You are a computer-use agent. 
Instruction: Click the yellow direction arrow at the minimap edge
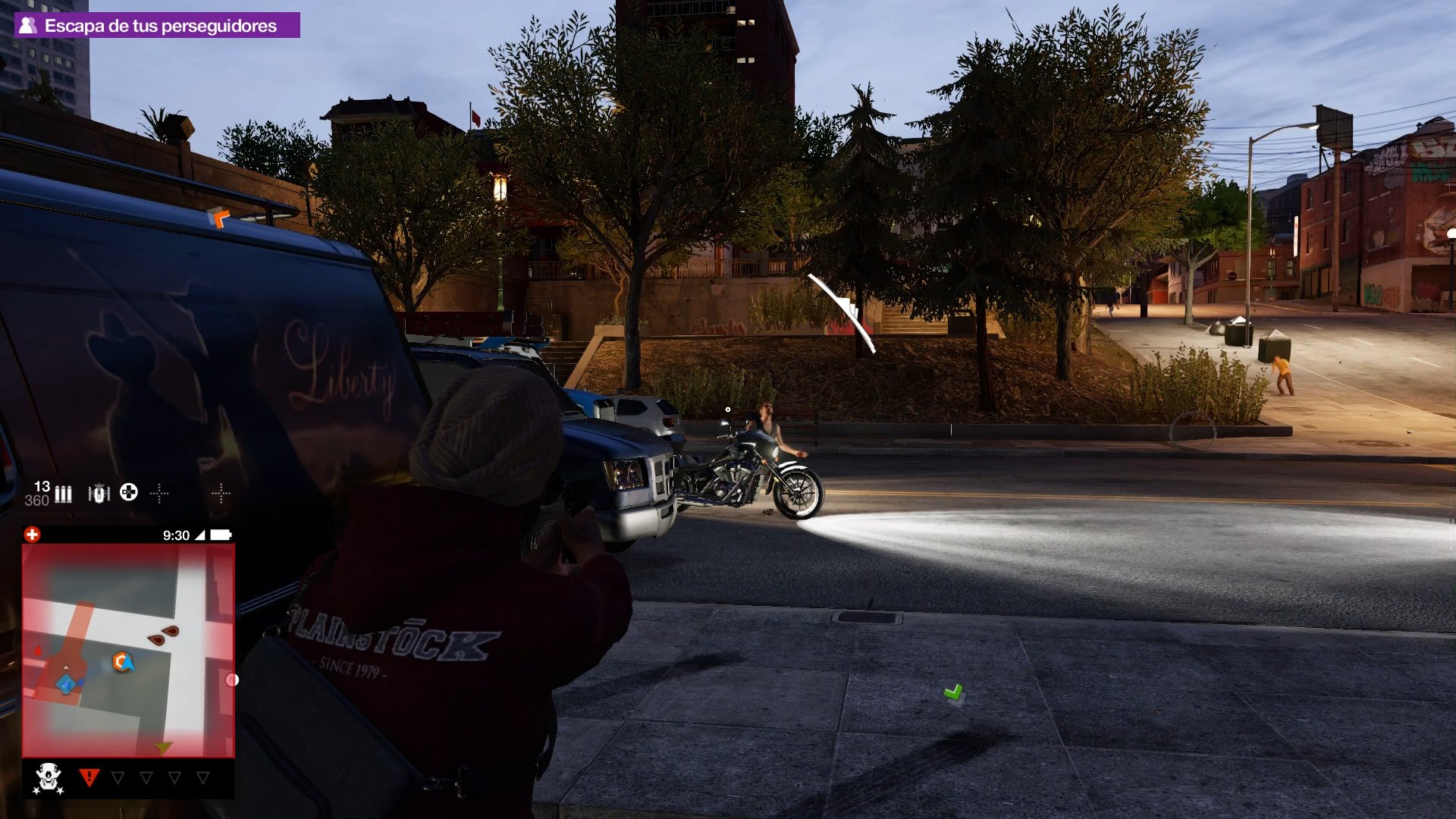point(162,746)
